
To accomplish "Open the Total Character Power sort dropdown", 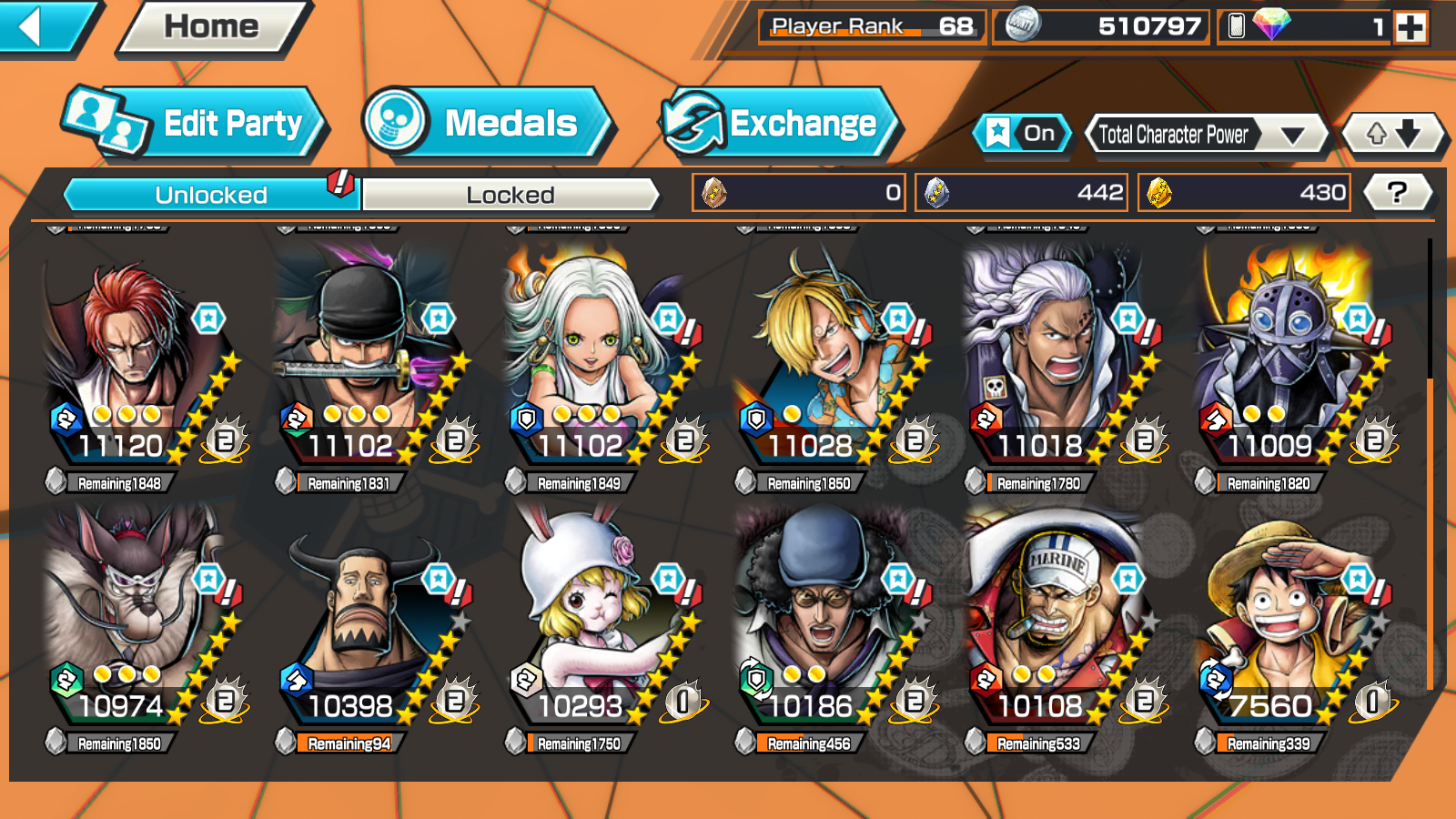I will pyautogui.click(x=1206, y=136).
